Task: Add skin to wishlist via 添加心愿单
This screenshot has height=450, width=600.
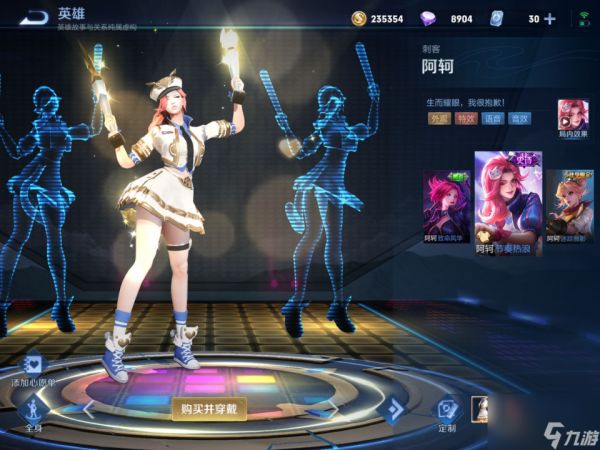Action: click(33, 366)
